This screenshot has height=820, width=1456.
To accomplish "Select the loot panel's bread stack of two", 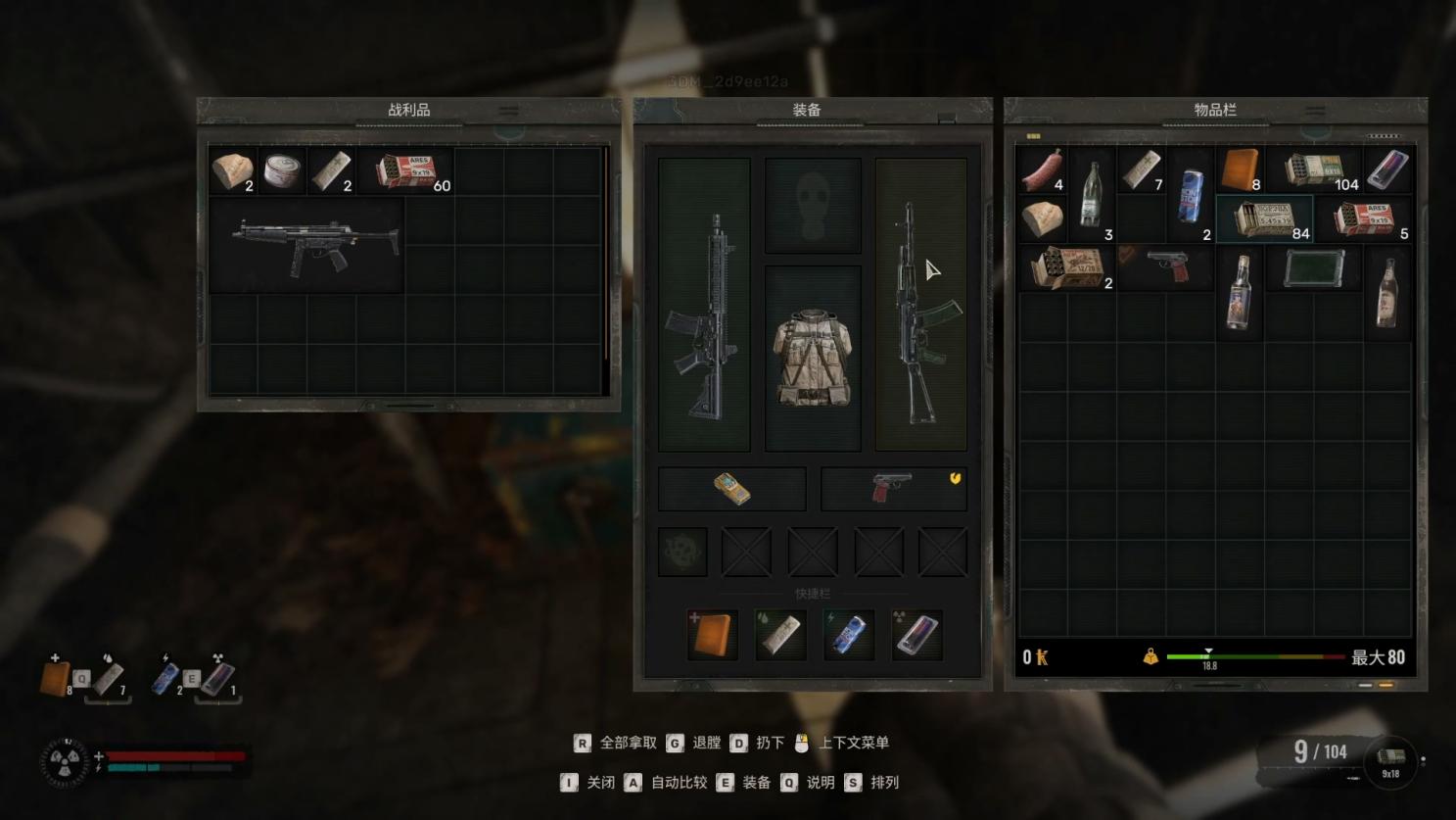I will pyautogui.click(x=233, y=170).
